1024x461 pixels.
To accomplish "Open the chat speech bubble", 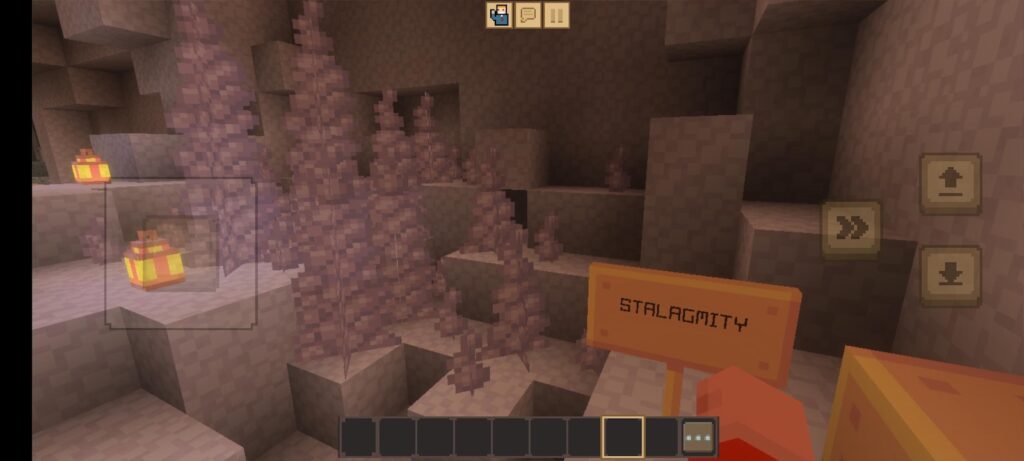I will pyautogui.click(x=528, y=15).
